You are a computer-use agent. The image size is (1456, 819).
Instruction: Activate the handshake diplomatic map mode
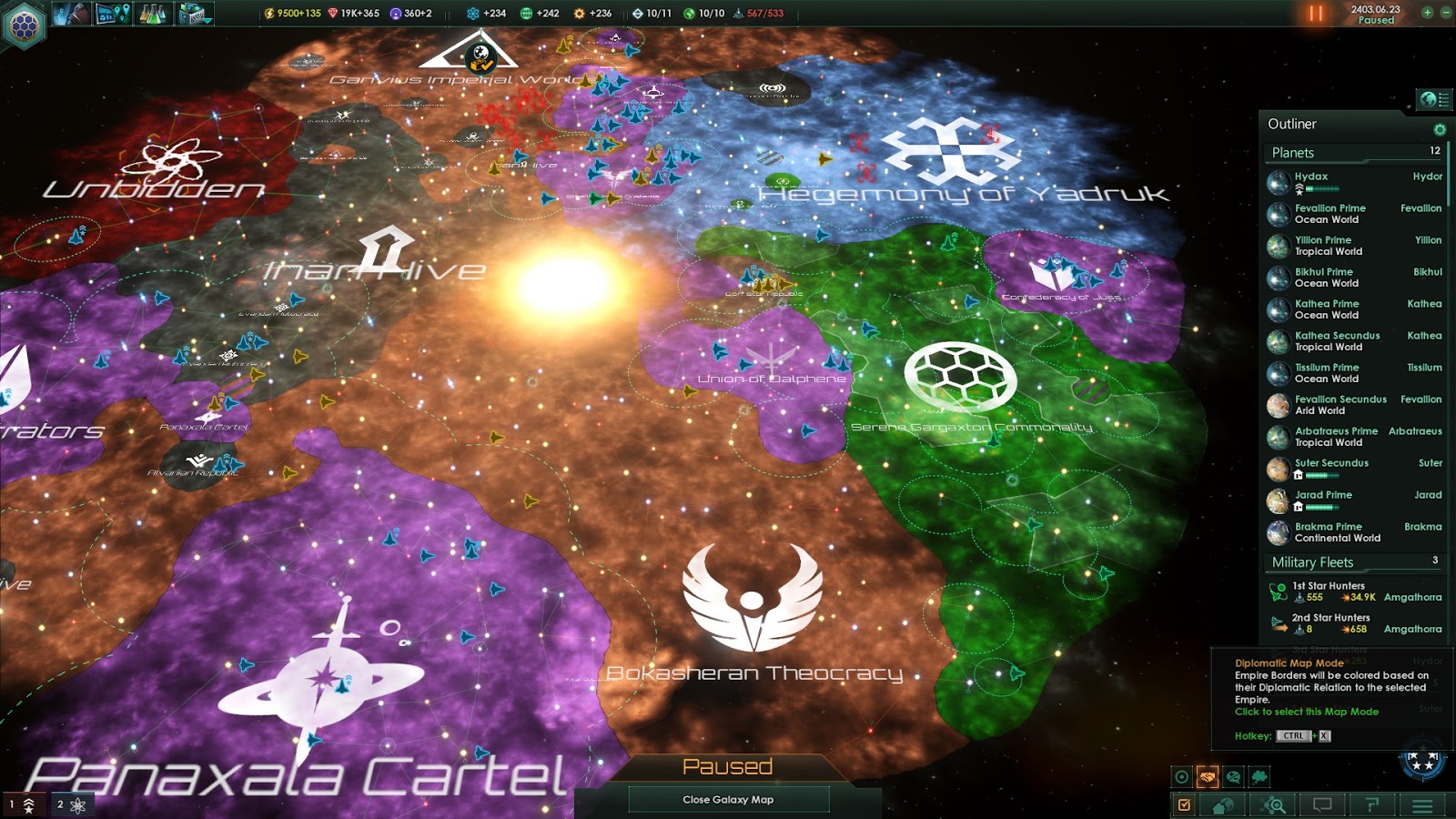tap(1208, 777)
